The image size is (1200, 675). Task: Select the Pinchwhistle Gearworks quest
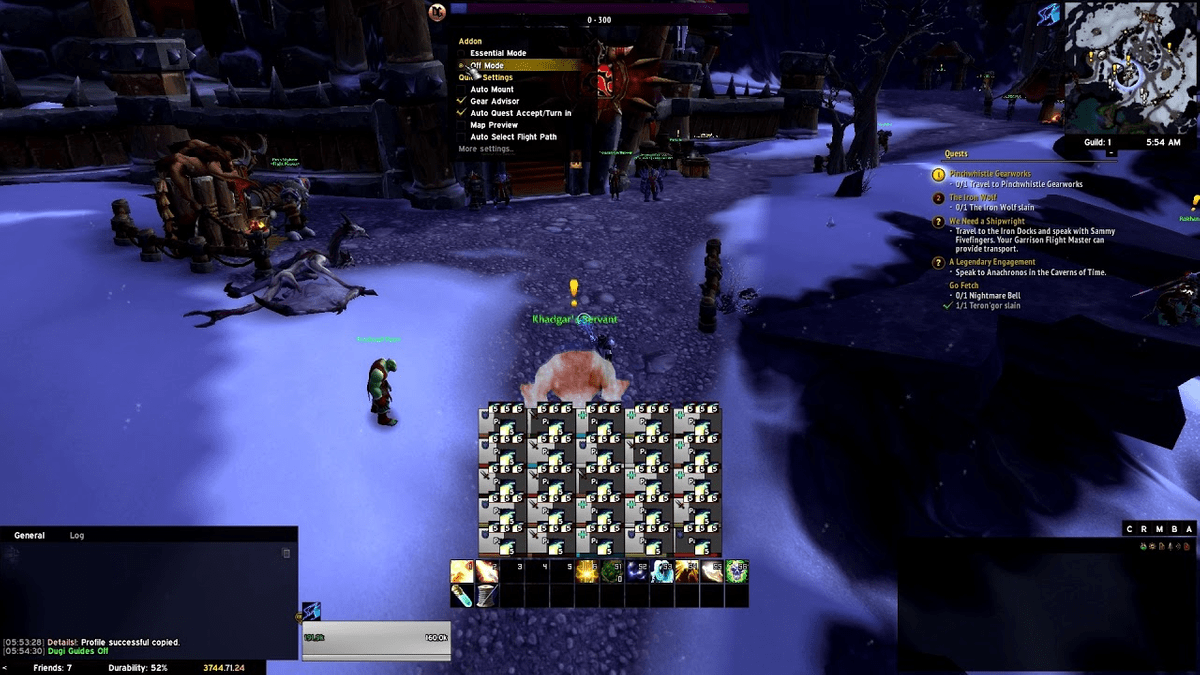[990, 174]
